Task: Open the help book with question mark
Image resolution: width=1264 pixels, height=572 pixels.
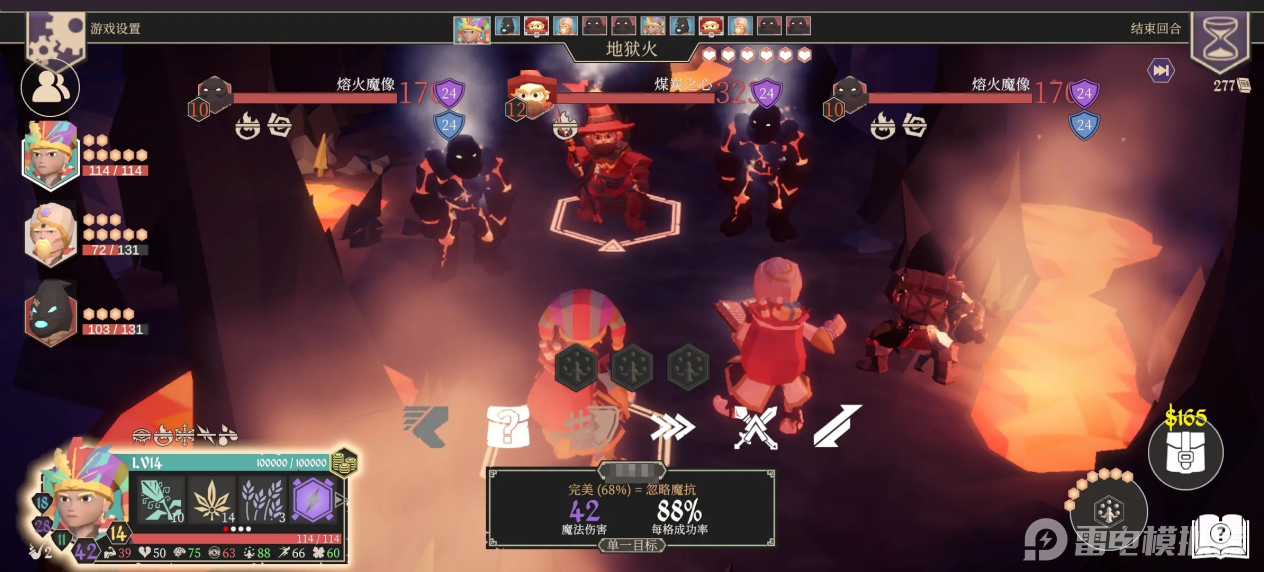Action: [1223, 536]
